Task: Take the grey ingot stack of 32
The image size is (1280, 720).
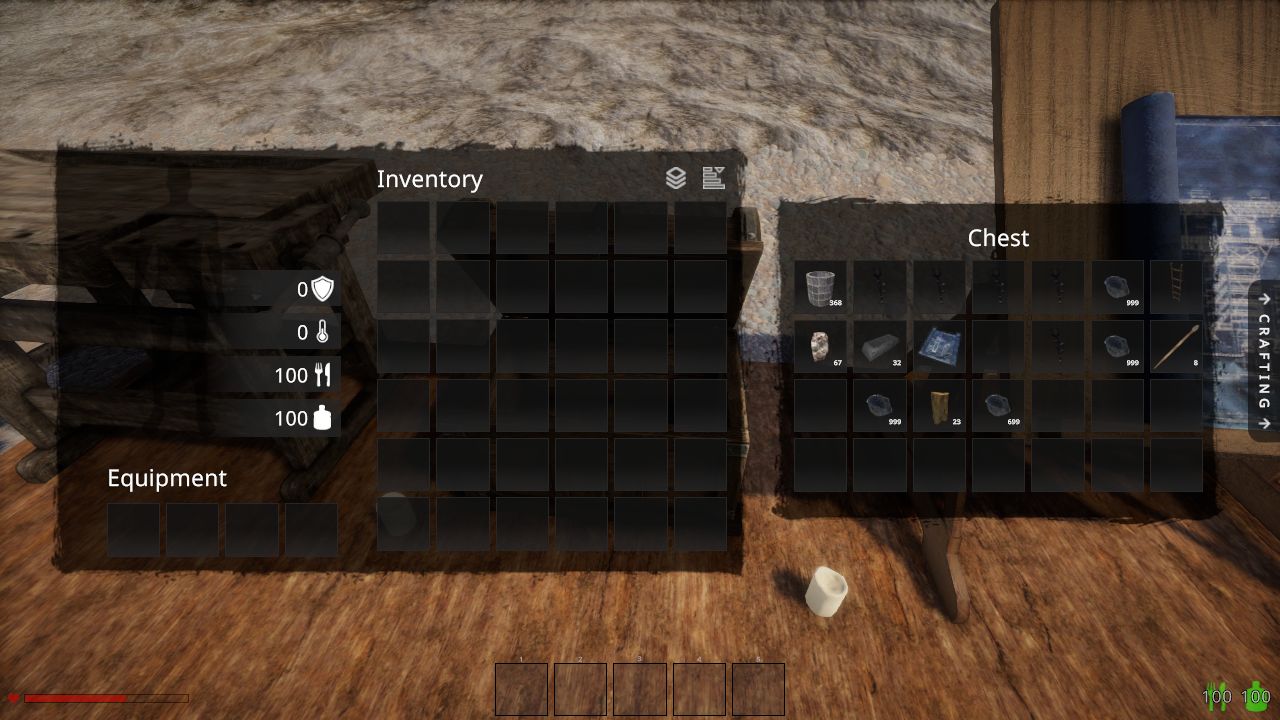Action: tap(879, 346)
